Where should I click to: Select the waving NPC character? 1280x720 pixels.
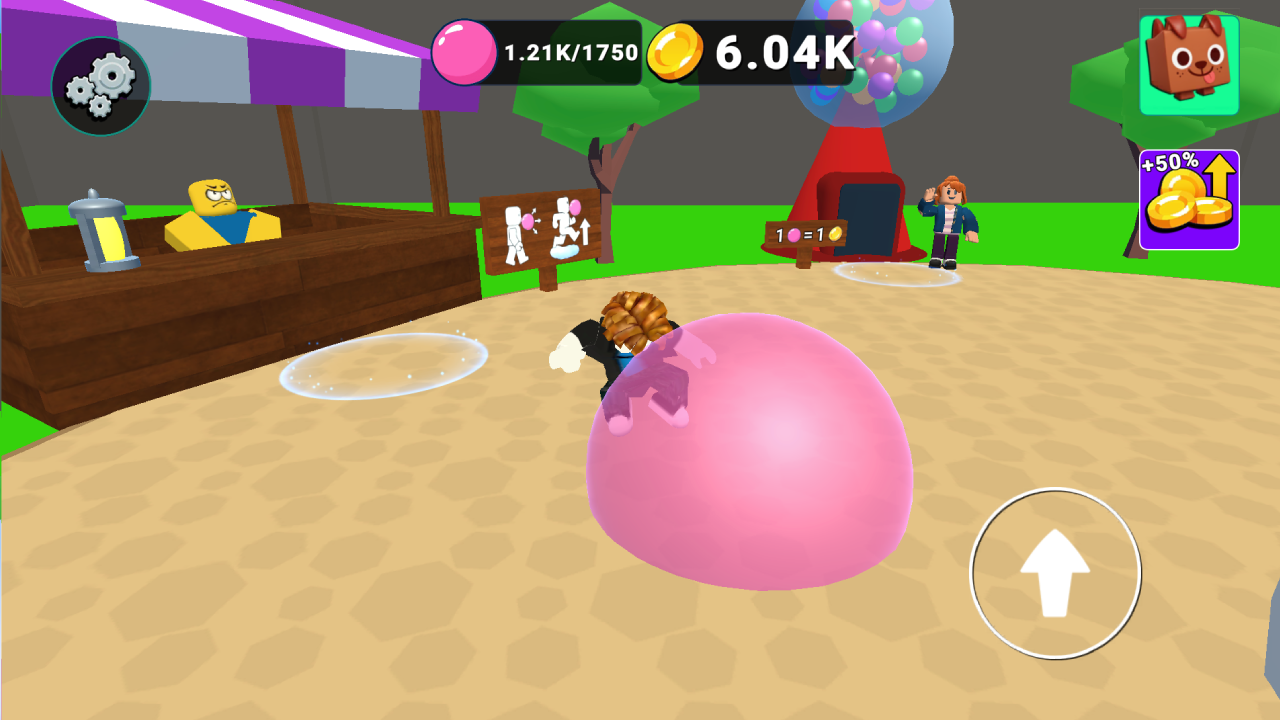[x=948, y=220]
